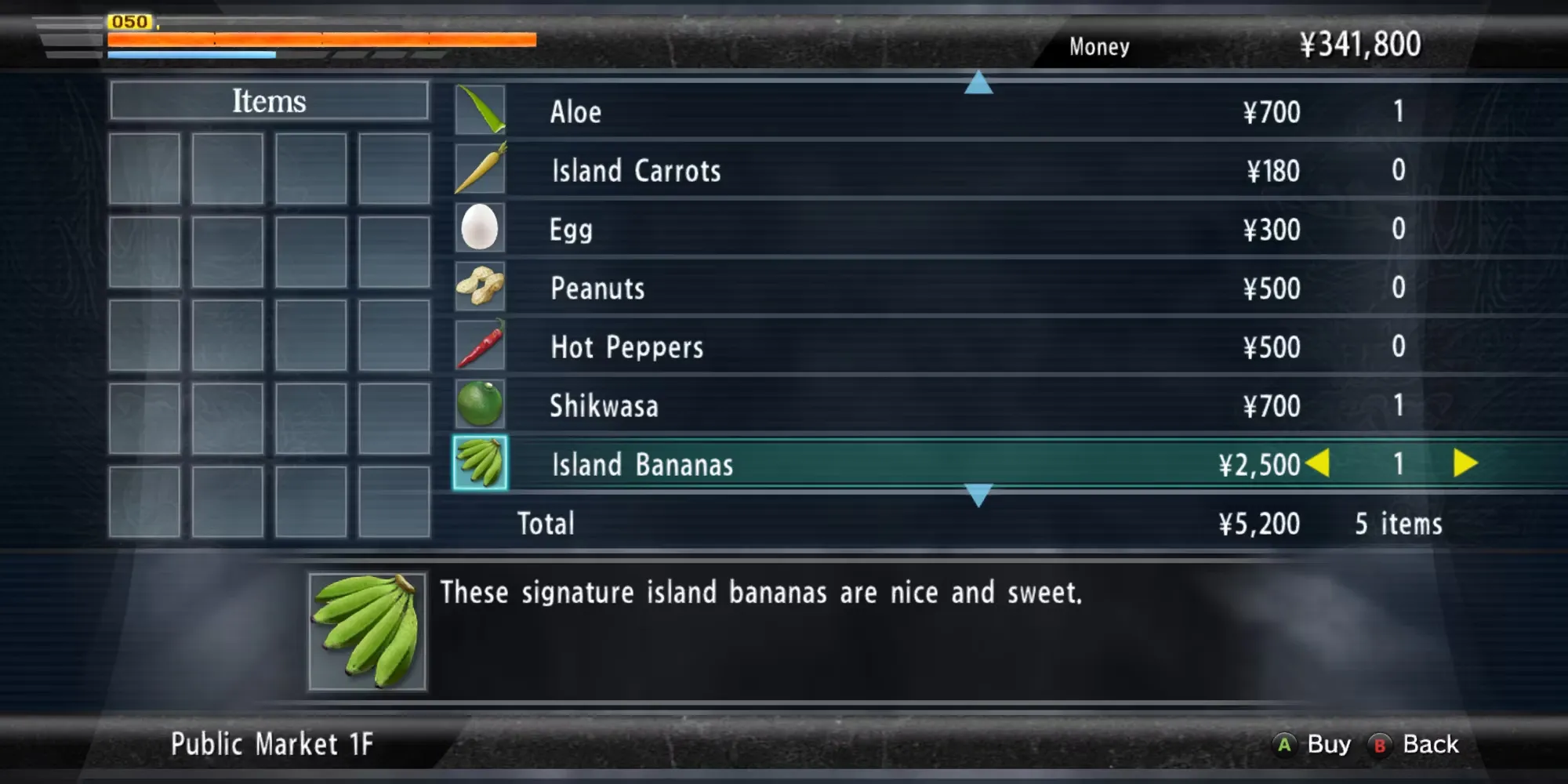The image size is (1568, 784).
Task: Click the large banana preview image
Action: pyautogui.click(x=368, y=631)
